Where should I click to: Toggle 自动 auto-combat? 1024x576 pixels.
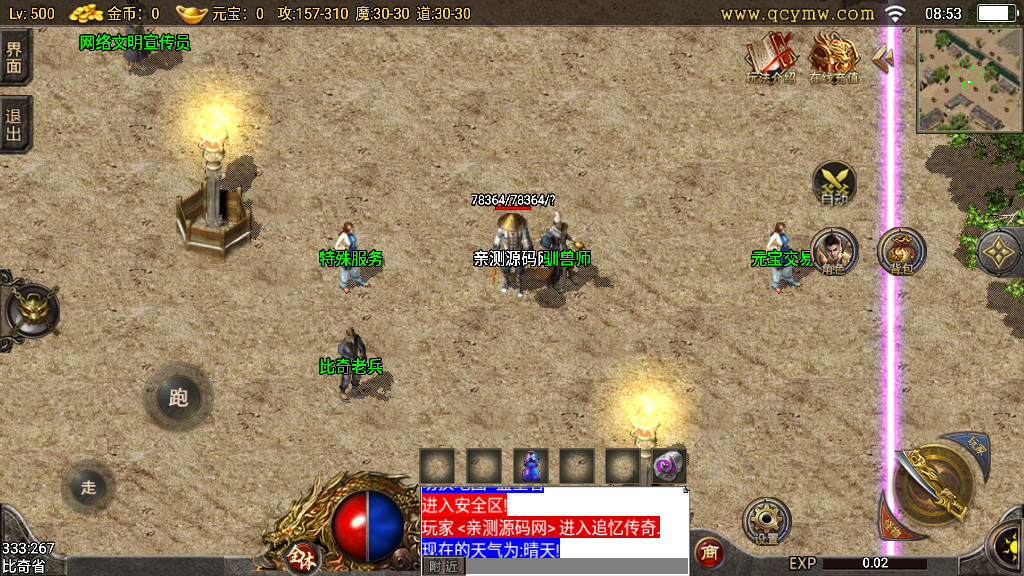click(x=834, y=185)
